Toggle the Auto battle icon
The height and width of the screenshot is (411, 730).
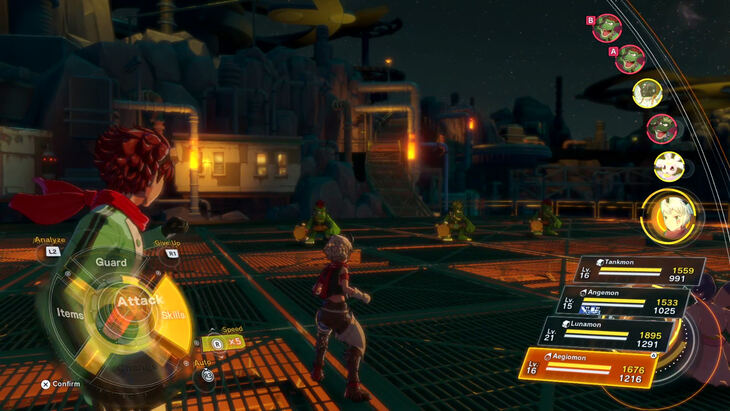[x=207, y=375]
